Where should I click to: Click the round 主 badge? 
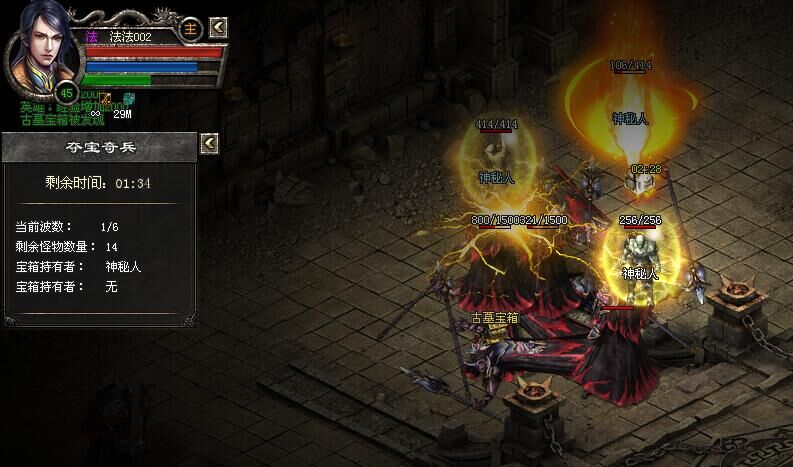[192, 26]
